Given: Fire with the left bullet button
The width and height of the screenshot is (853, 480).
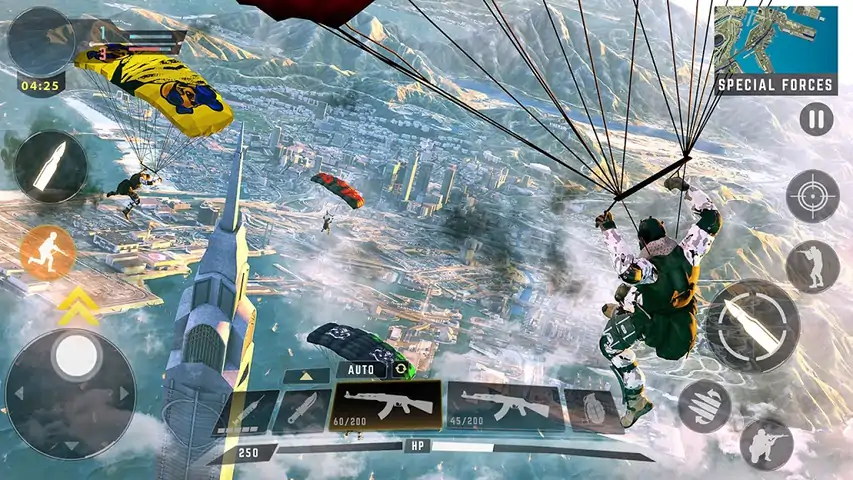Looking at the screenshot, I should 49,167.
